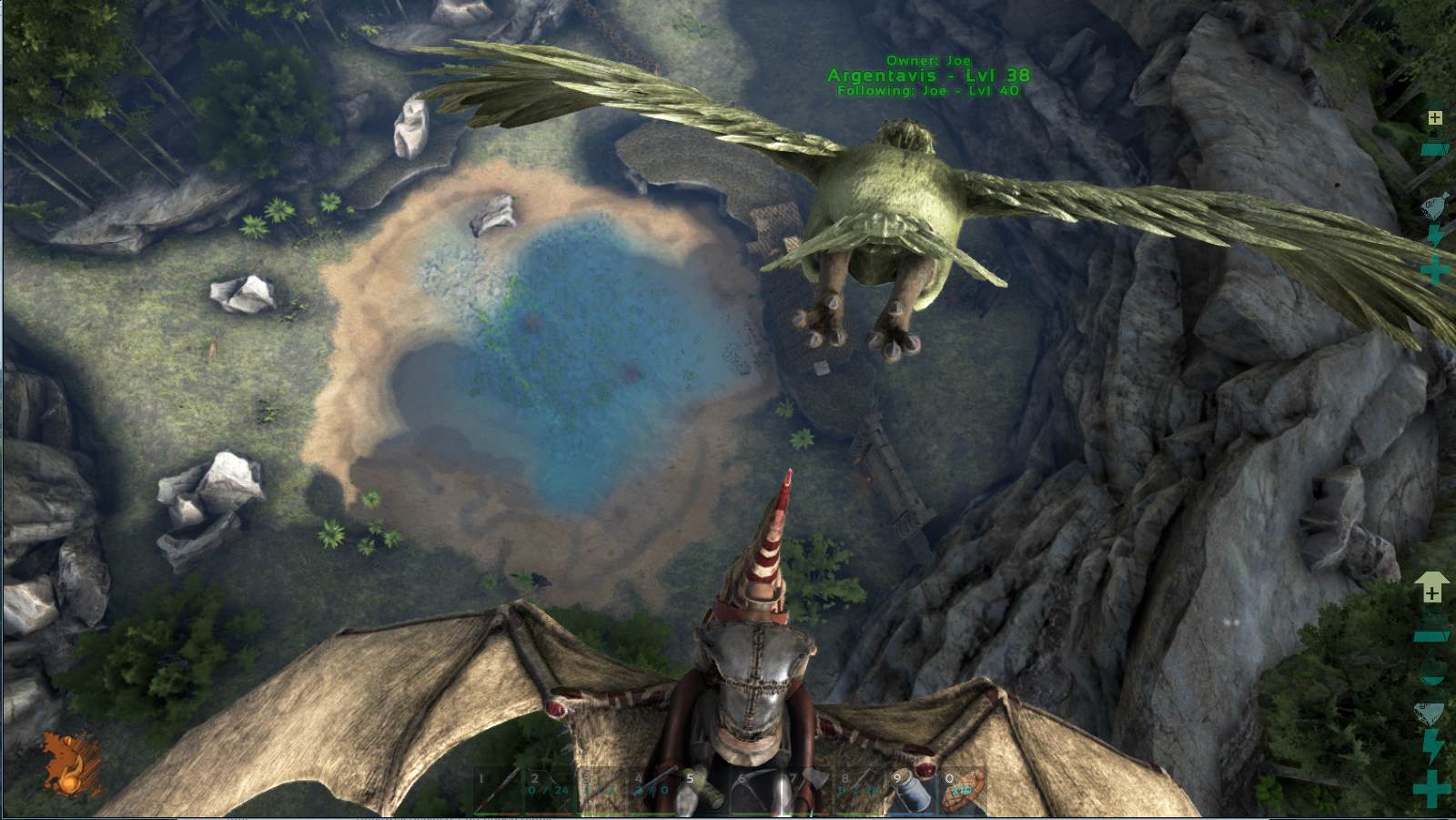Click the square plus mount level-up icon
Viewport: 1456px width, 820px height.
pyautogui.click(x=1435, y=118)
